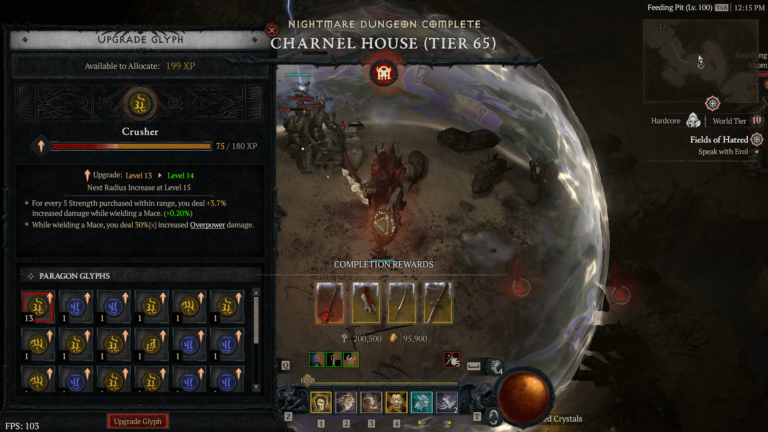The height and width of the screenshot is (432, 768).
Task: Click the healing potion icon above the orb
Action: click(494, 366)
